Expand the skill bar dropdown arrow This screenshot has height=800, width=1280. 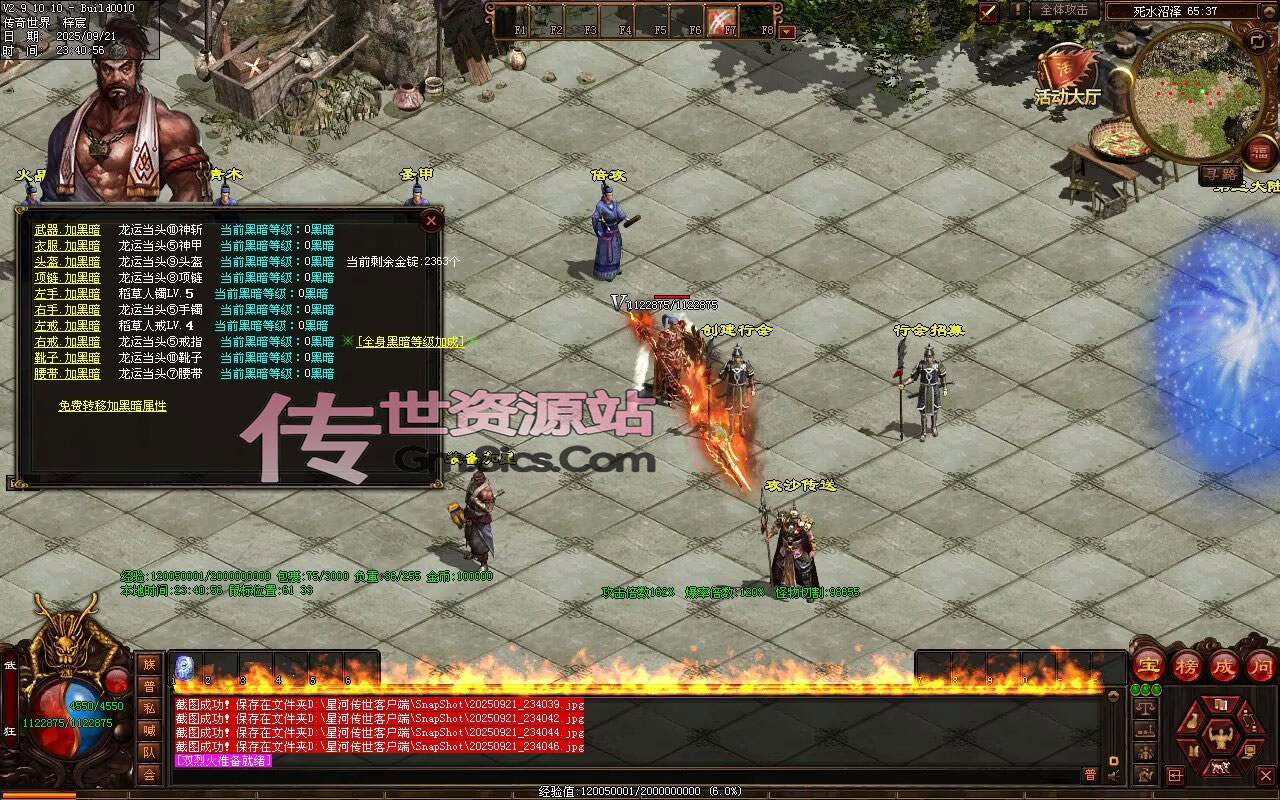tap(787, 31)
